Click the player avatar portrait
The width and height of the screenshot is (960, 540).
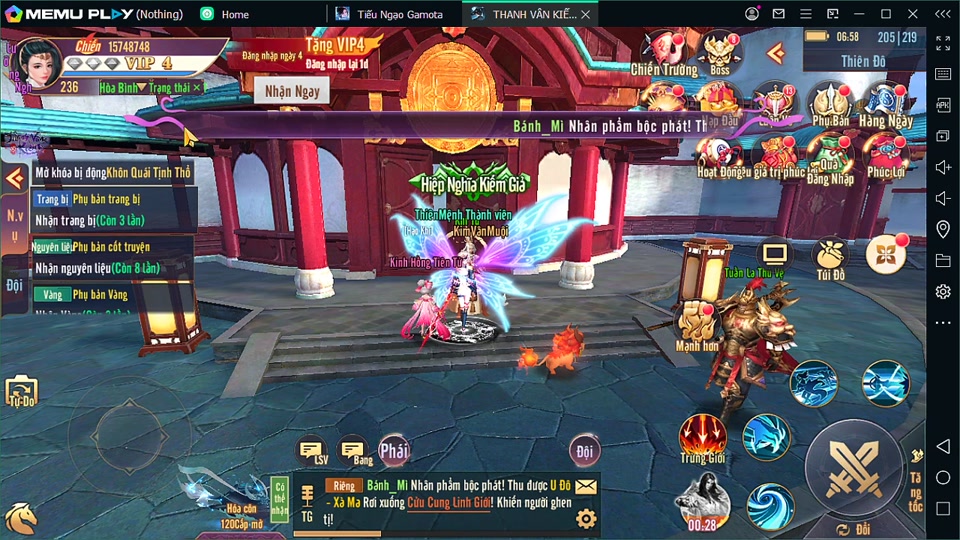(x=38, y=62)
